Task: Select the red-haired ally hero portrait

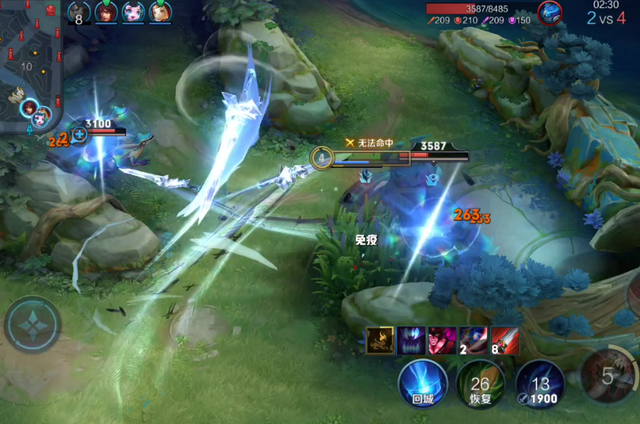Action: coord(107,12)
